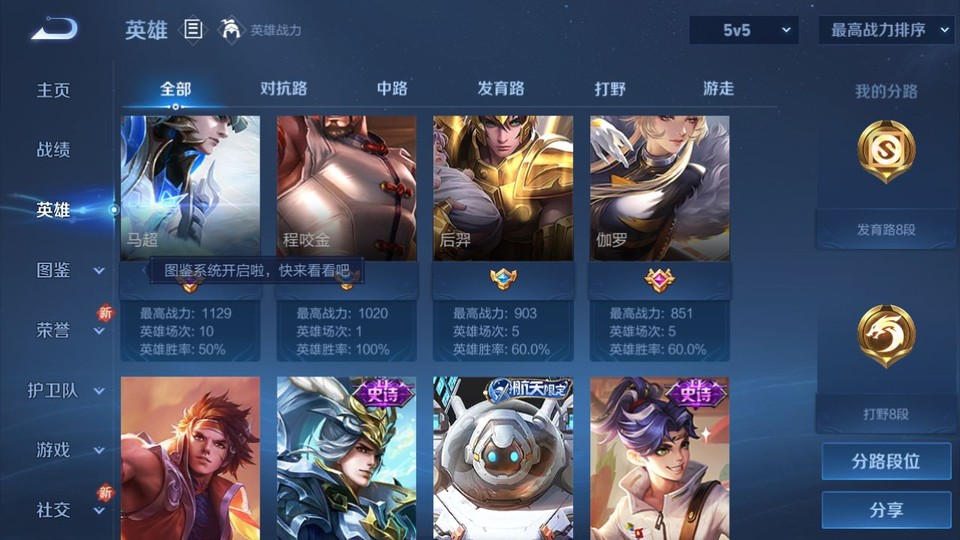Screen dimensions: 960x540
Task: Open the 最高战力排序 sort dropdown
Action: tap(886, 30)
